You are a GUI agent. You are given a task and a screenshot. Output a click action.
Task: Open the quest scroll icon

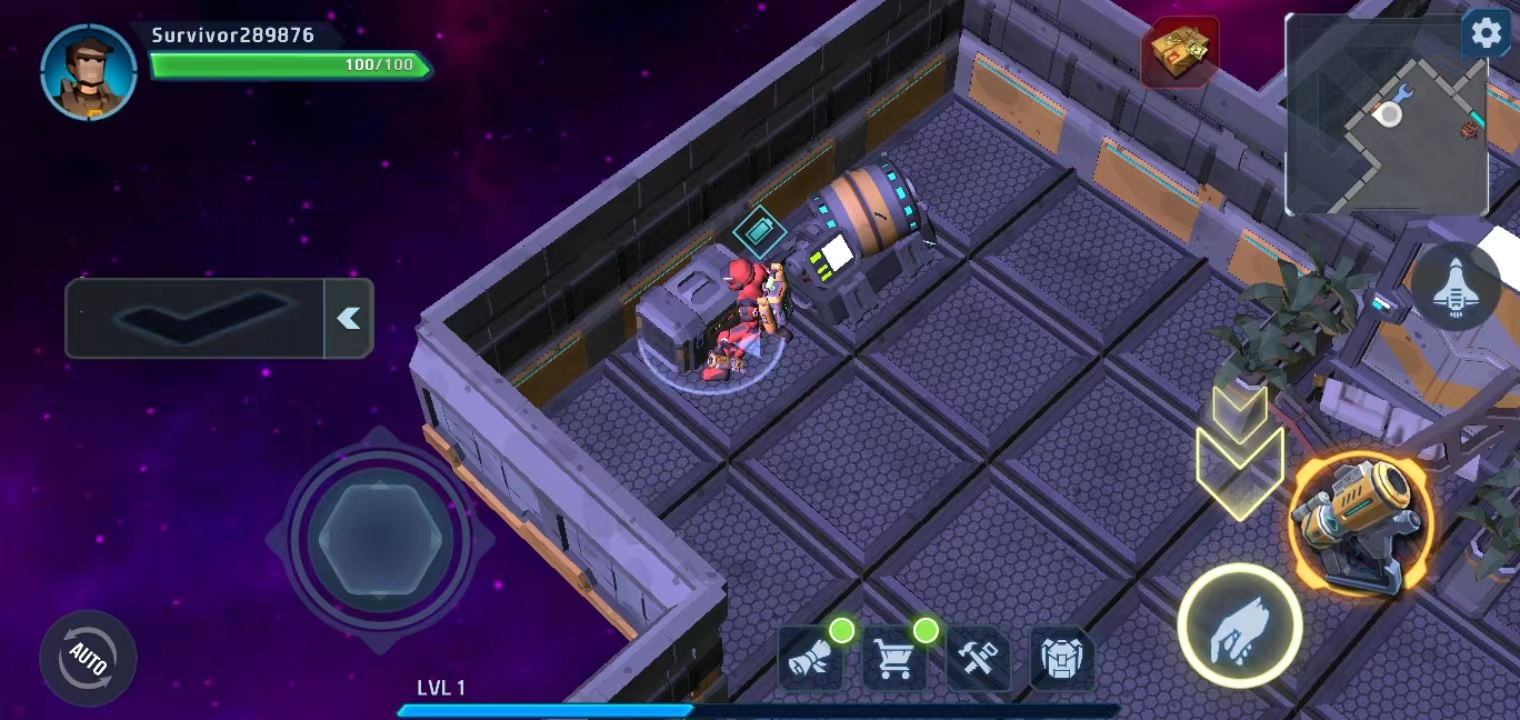click(x=811, y=659)
